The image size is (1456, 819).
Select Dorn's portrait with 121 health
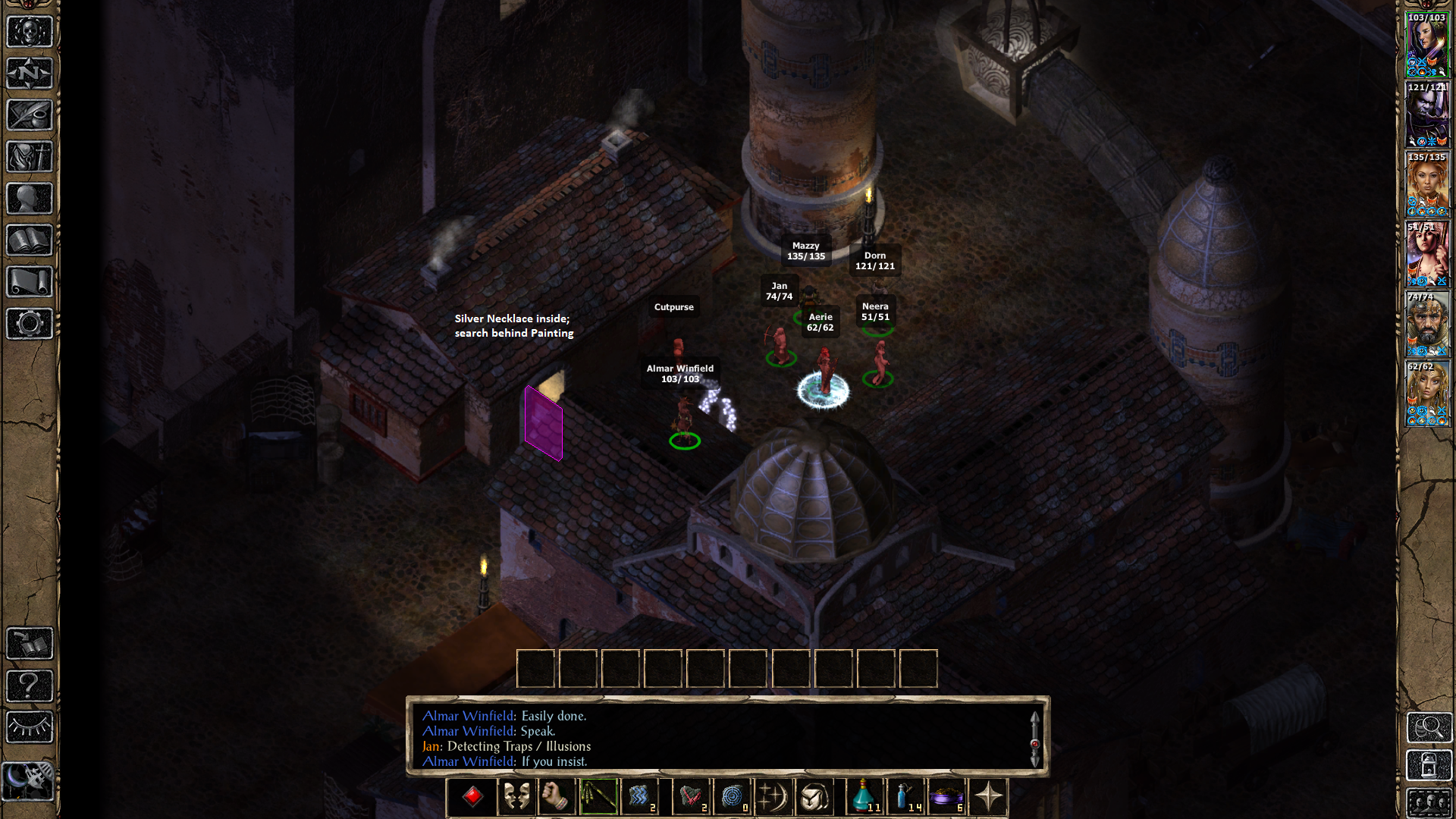[1427, 117]
